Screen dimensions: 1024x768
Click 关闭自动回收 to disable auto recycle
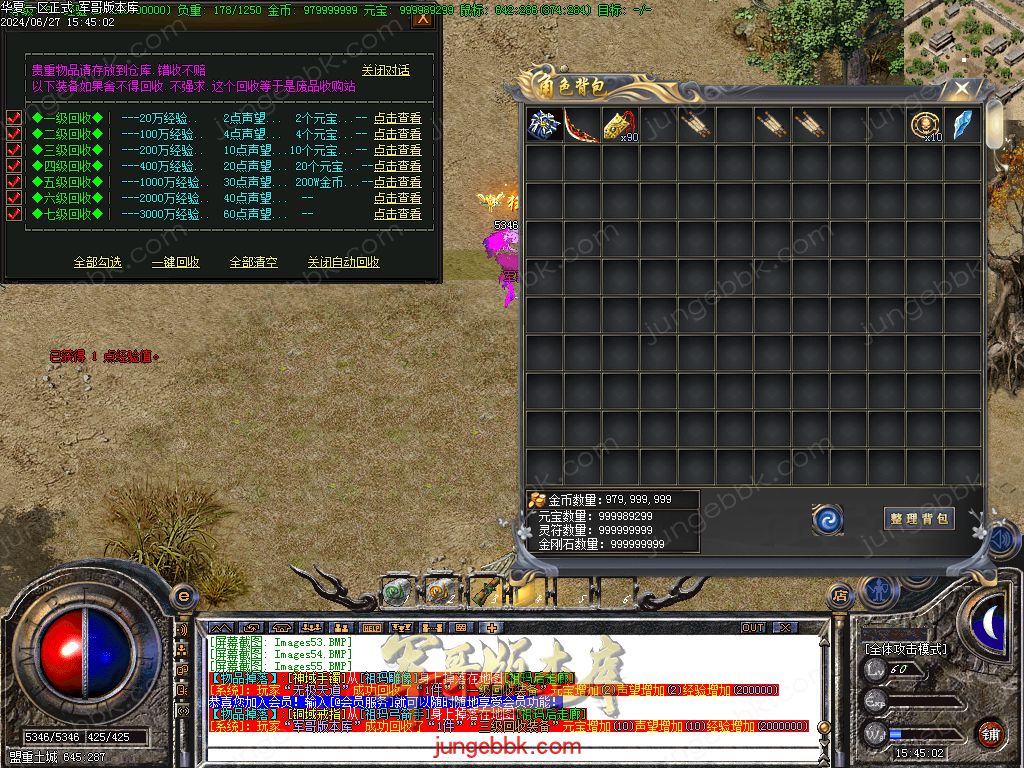click(343, 262)
